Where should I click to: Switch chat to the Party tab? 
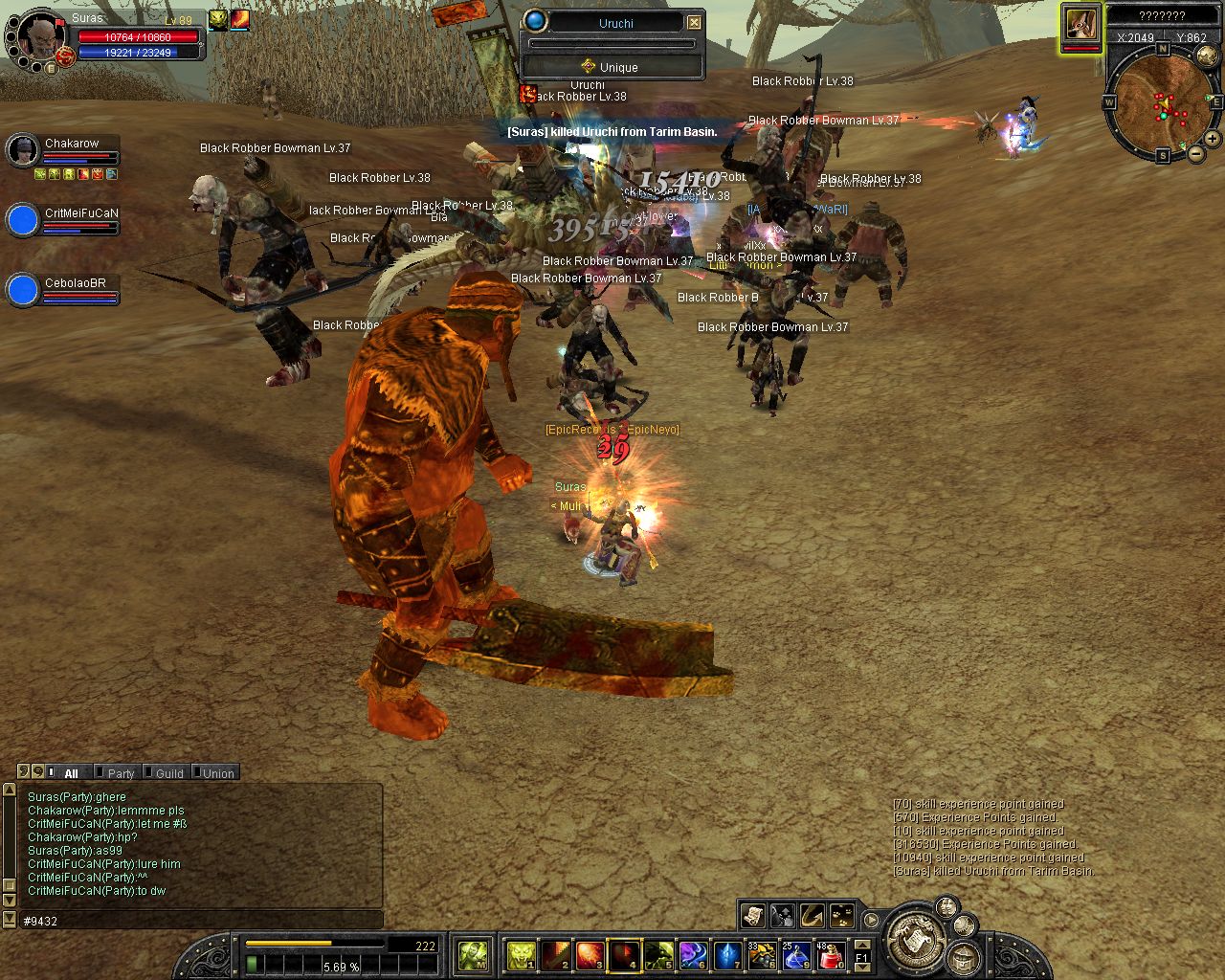coord(120,773)
